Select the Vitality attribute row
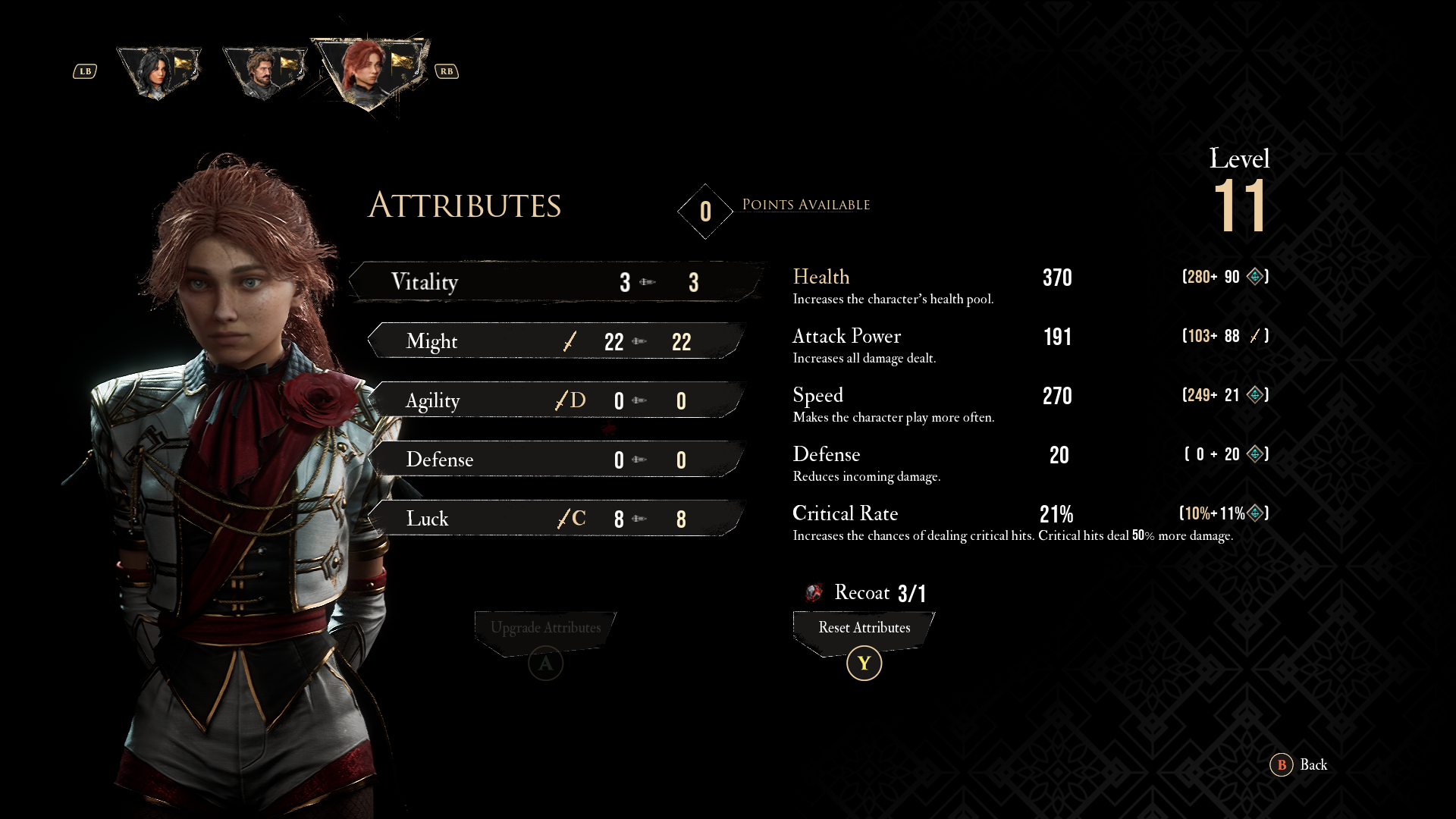Screen dimensions: 1456x819 (557, 282)
